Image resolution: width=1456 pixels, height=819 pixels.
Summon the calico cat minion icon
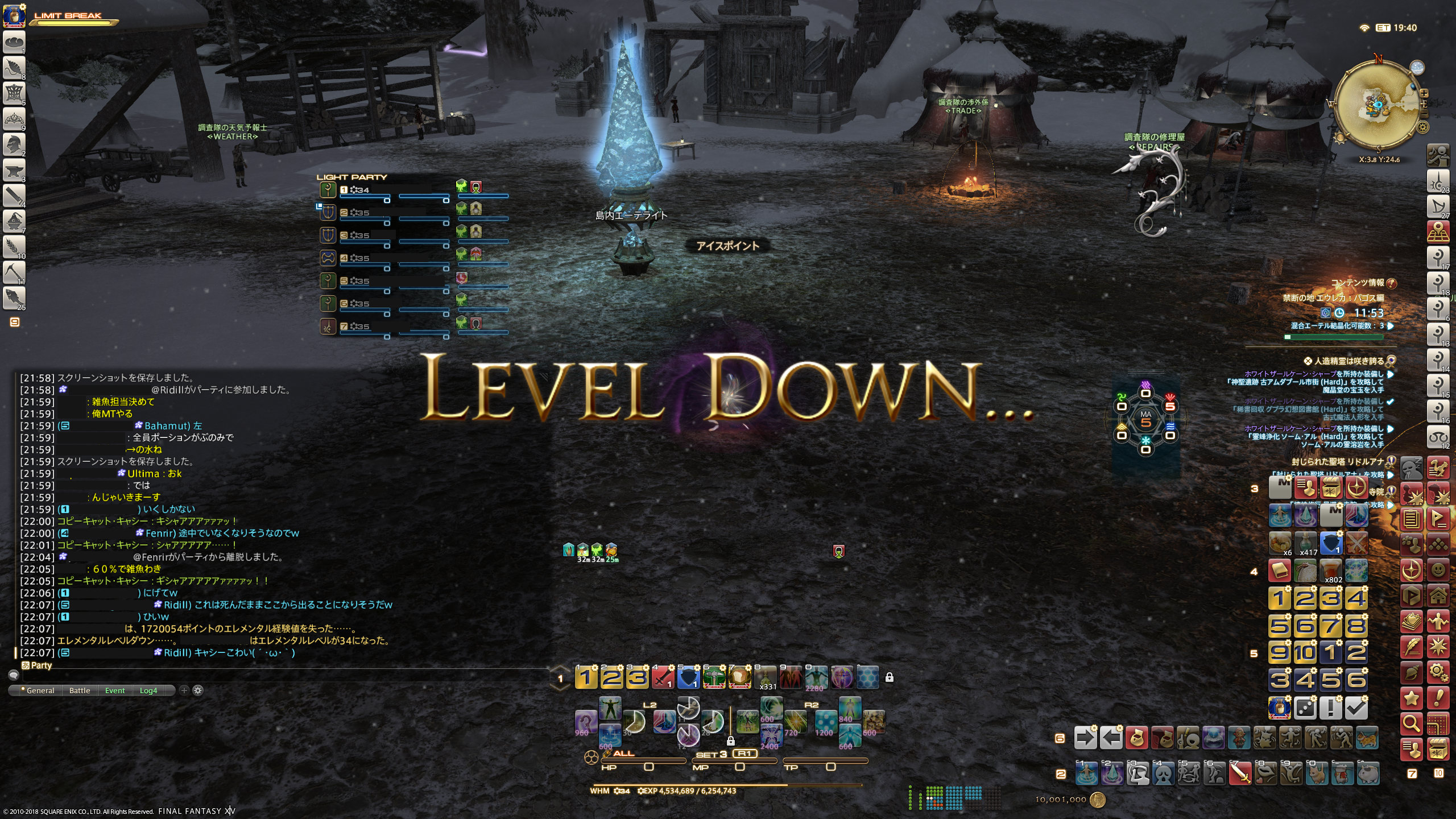pos(1367,738)
